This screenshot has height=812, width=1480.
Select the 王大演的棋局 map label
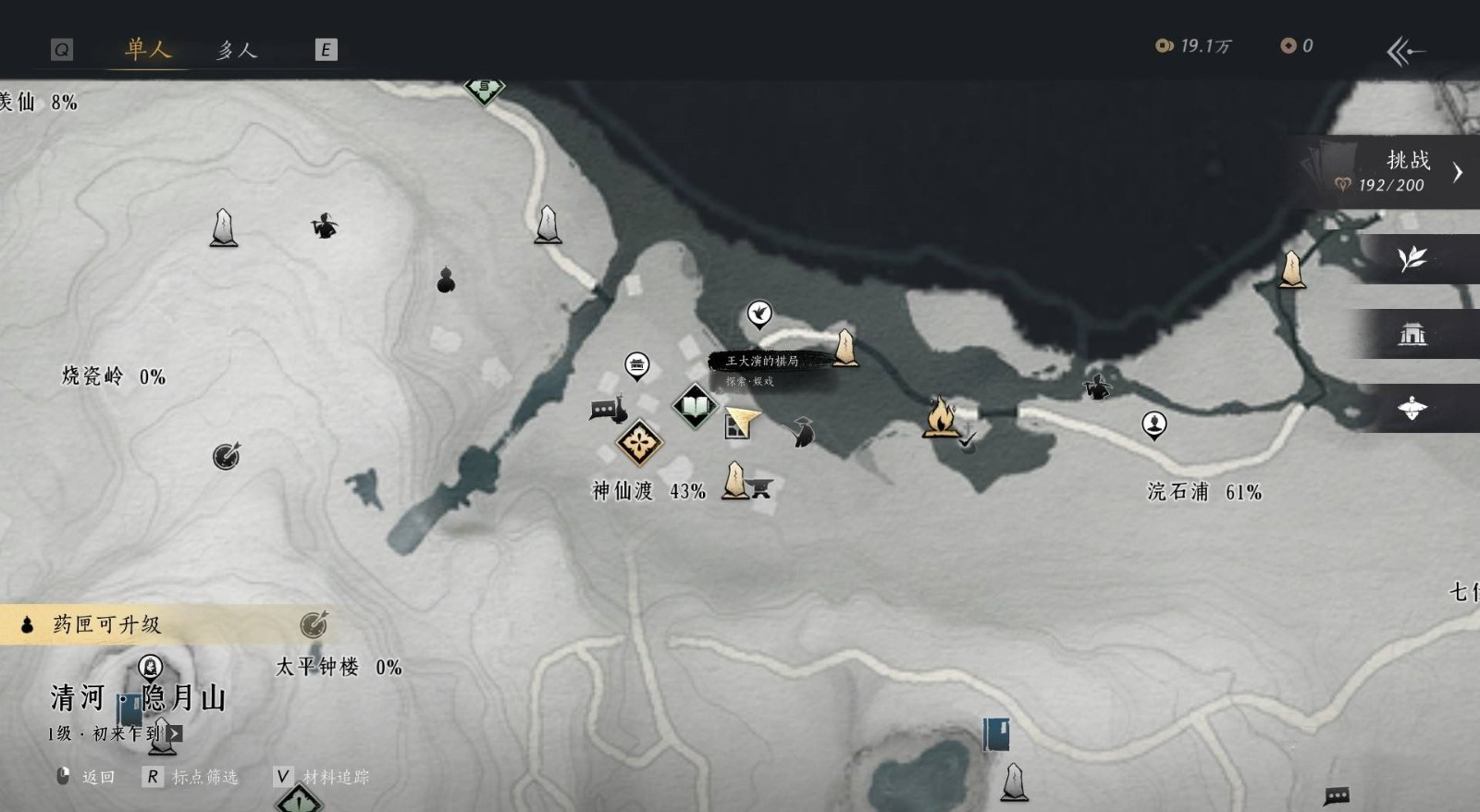click(762, 361)
